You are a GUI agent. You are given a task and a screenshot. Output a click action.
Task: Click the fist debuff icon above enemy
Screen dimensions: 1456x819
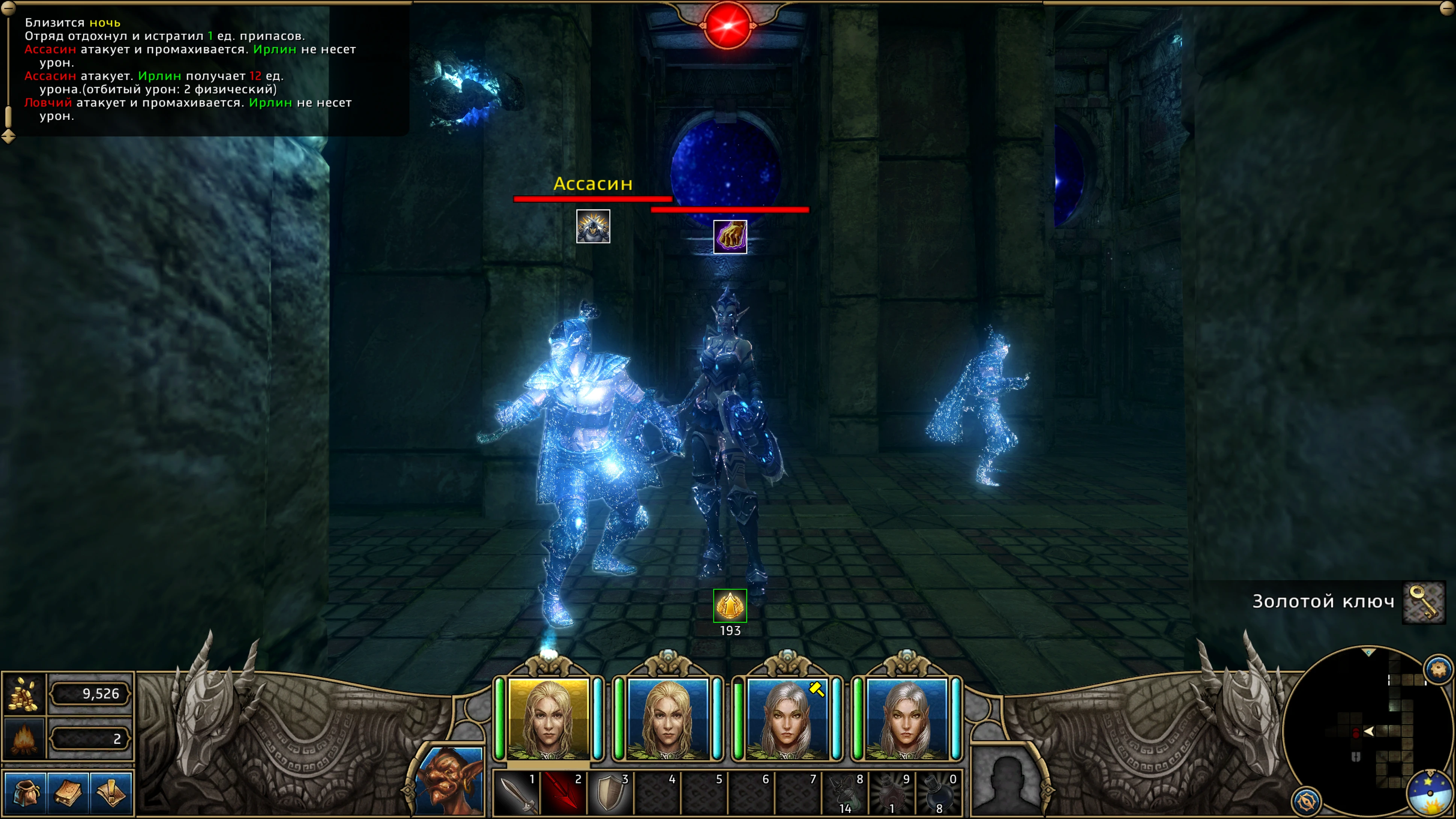click(x=730, y=237)
